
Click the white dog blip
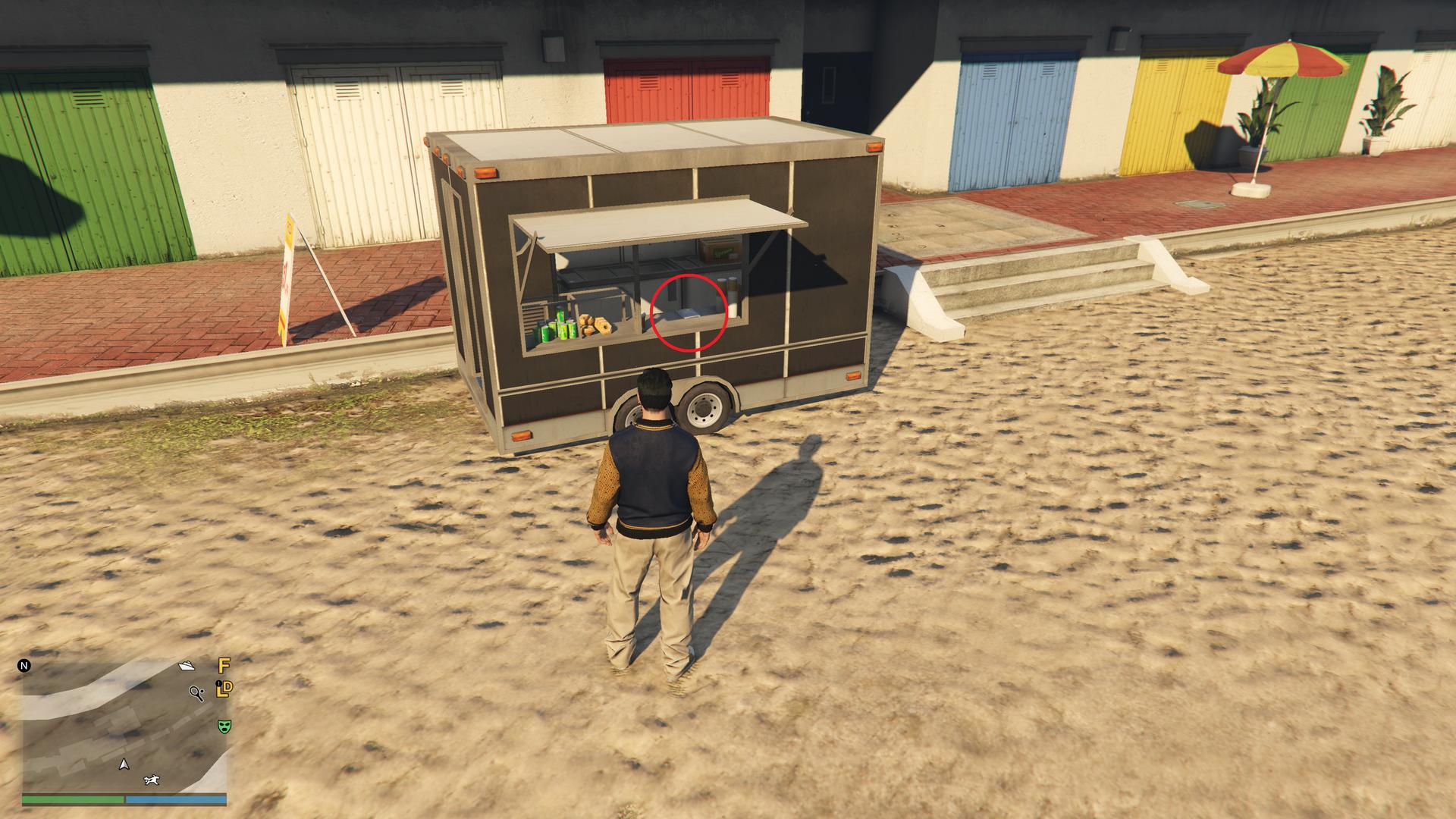point(152,780)
